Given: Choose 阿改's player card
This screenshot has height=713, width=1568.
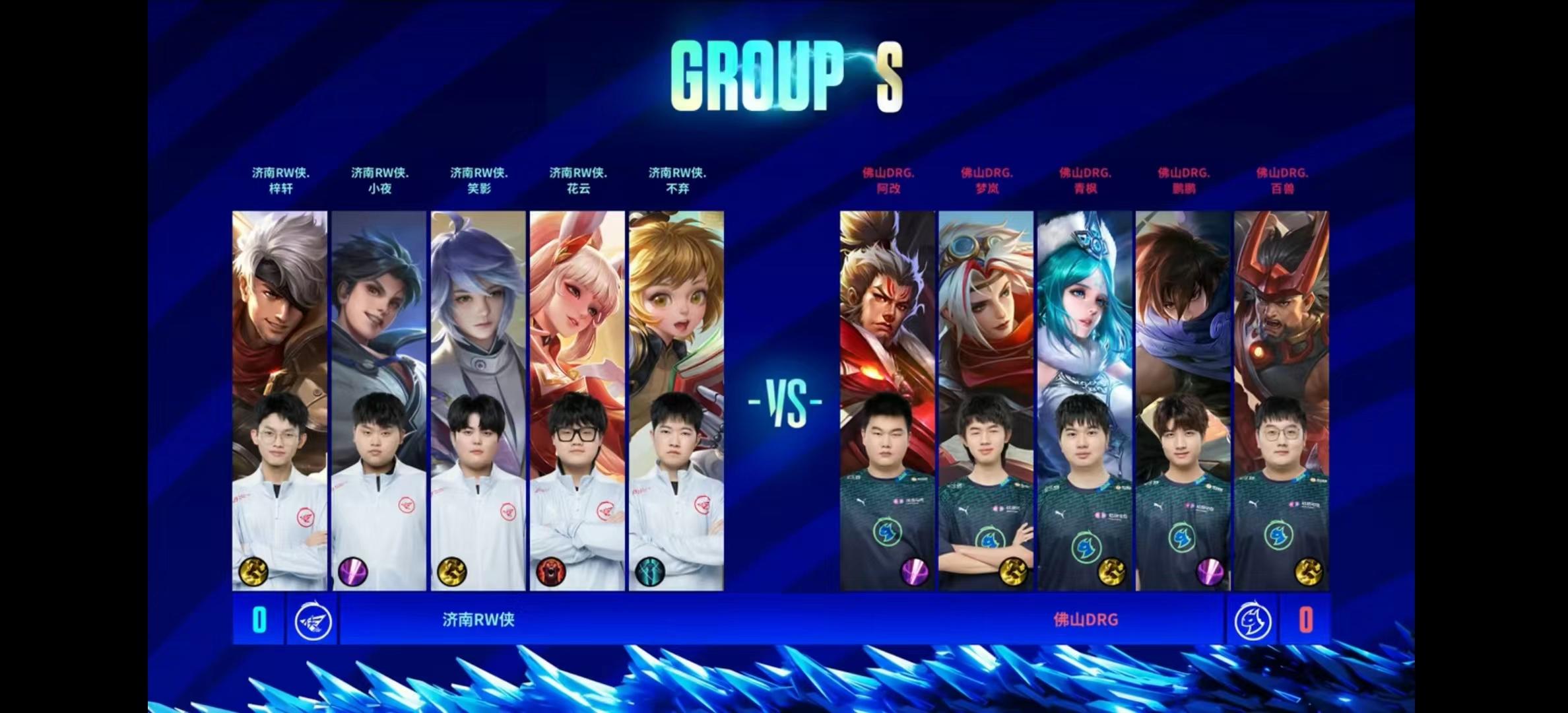Looking at the screenshot, I should coord(888,399).
